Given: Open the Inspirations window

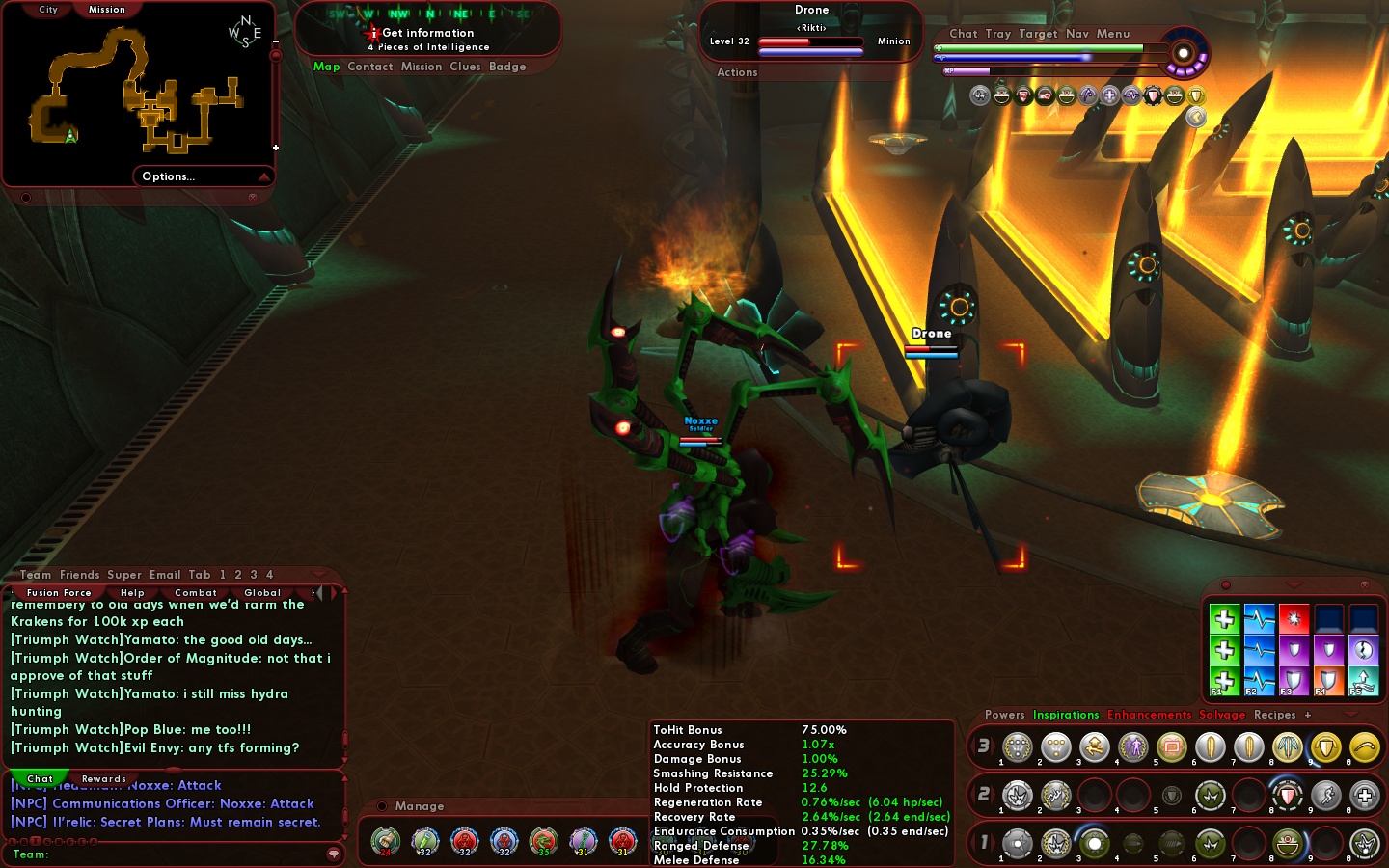Looking at the screenshot, I should click(x=1066, y=715).
